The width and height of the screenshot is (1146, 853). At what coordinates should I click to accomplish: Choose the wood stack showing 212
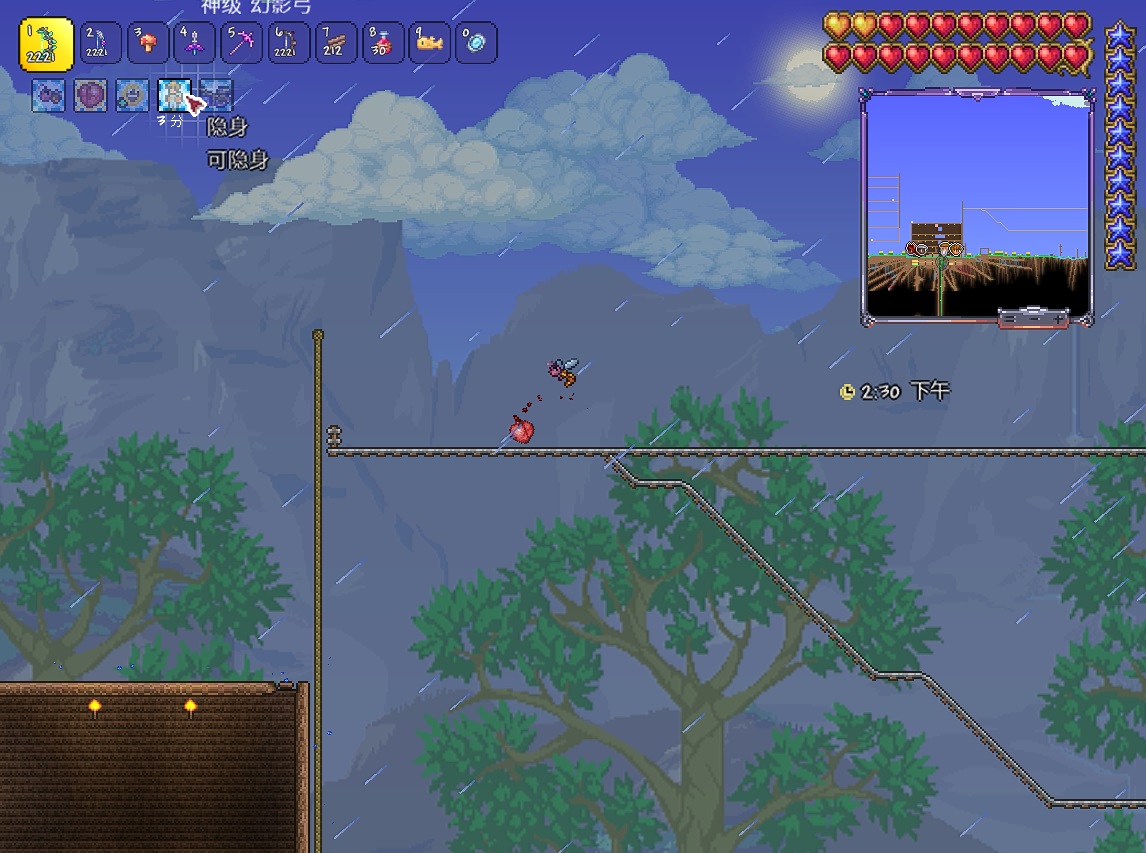coord(336,43)
